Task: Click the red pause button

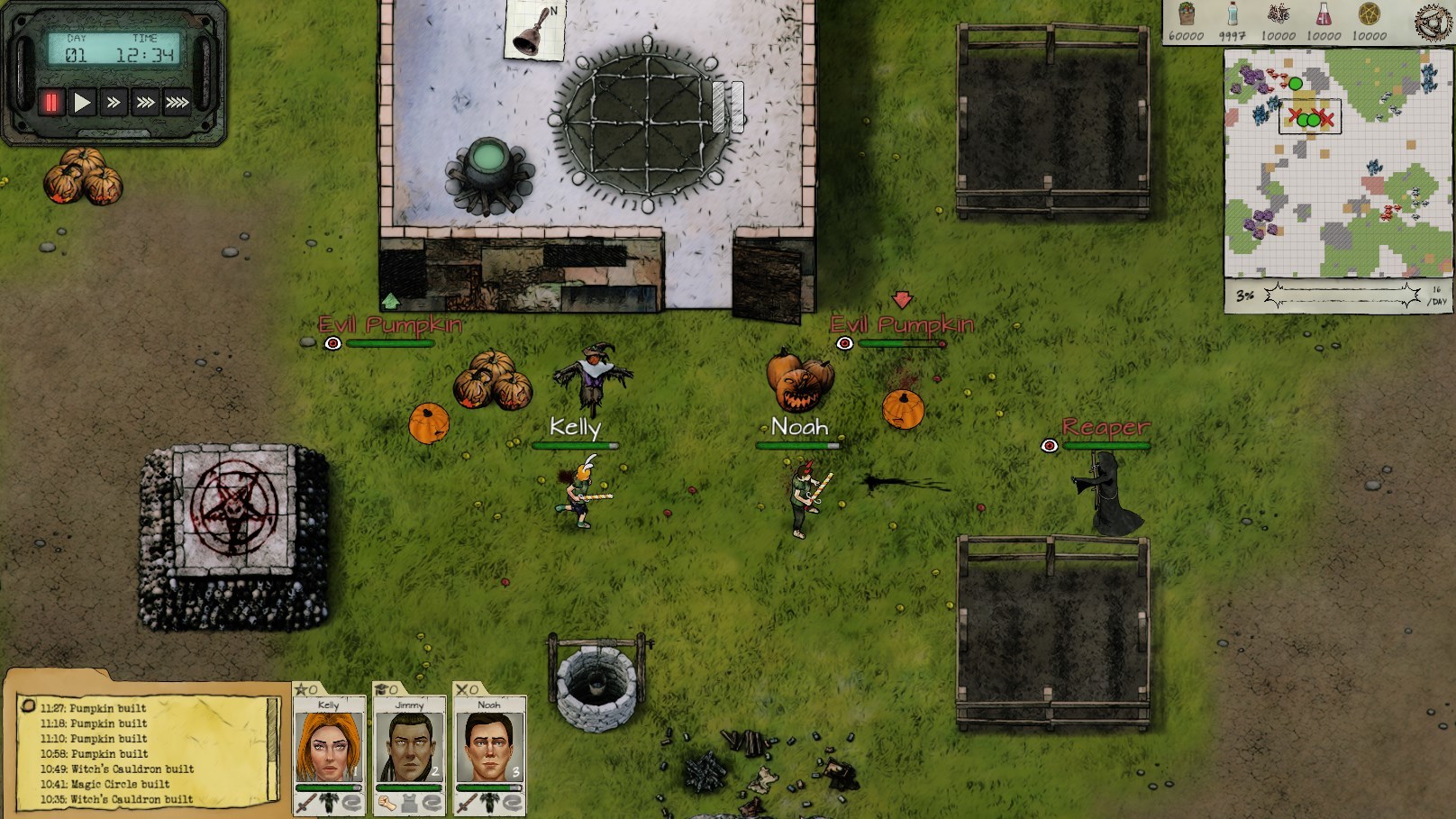Action: click(x=51, y=103)
